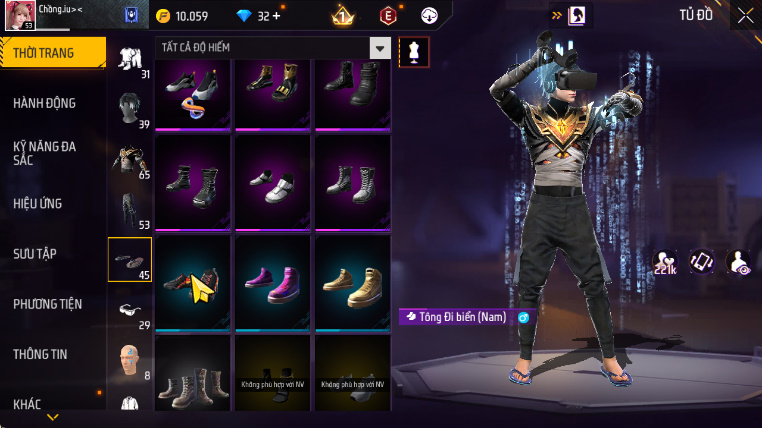Go to the HIỆU ỨNG section
The height and width of the screenshot is (428, 762).
point(38,204)
